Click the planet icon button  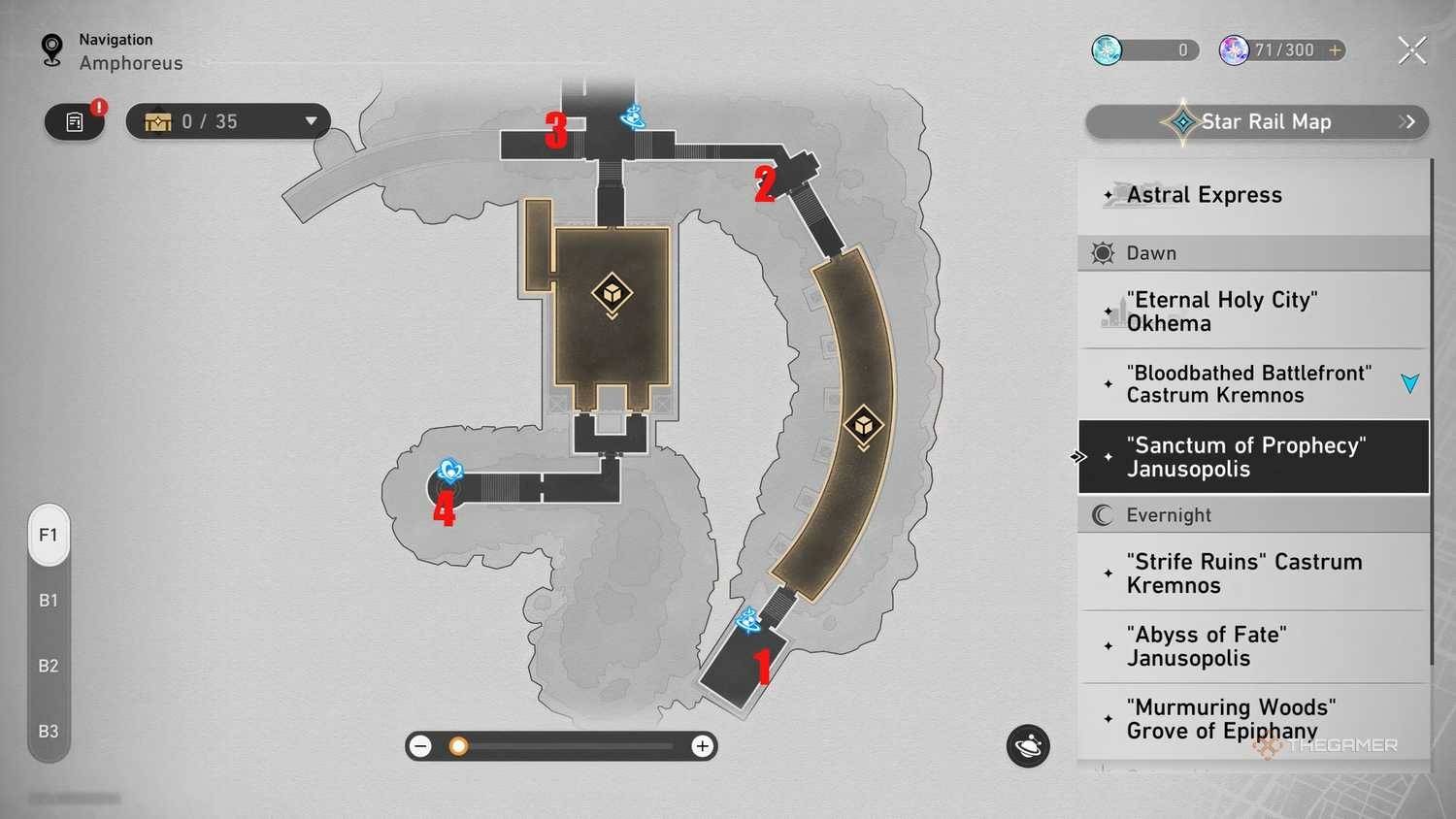tap(1028, 746)
